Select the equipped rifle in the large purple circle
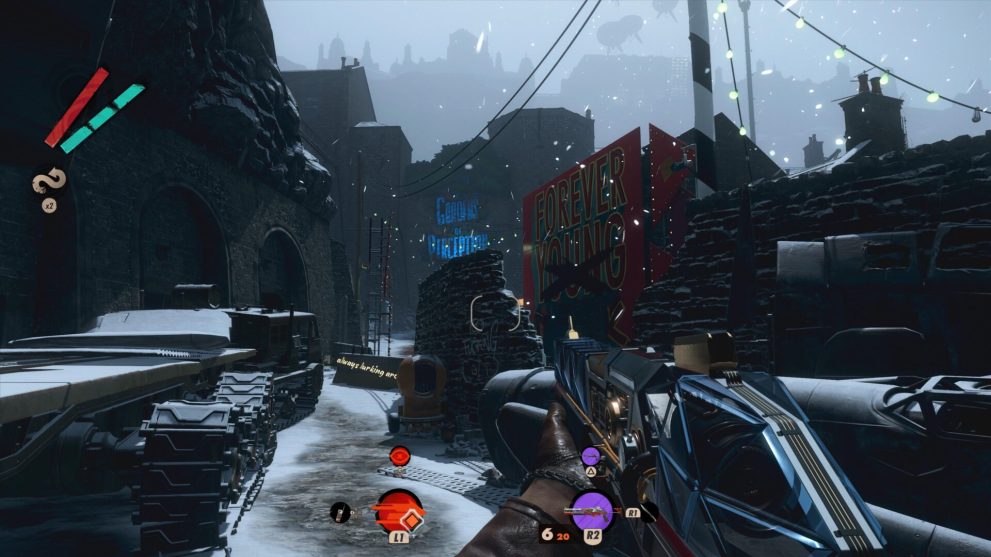This screenshot has height=557, width=991. pyautogui.click(x=590, y=510)
